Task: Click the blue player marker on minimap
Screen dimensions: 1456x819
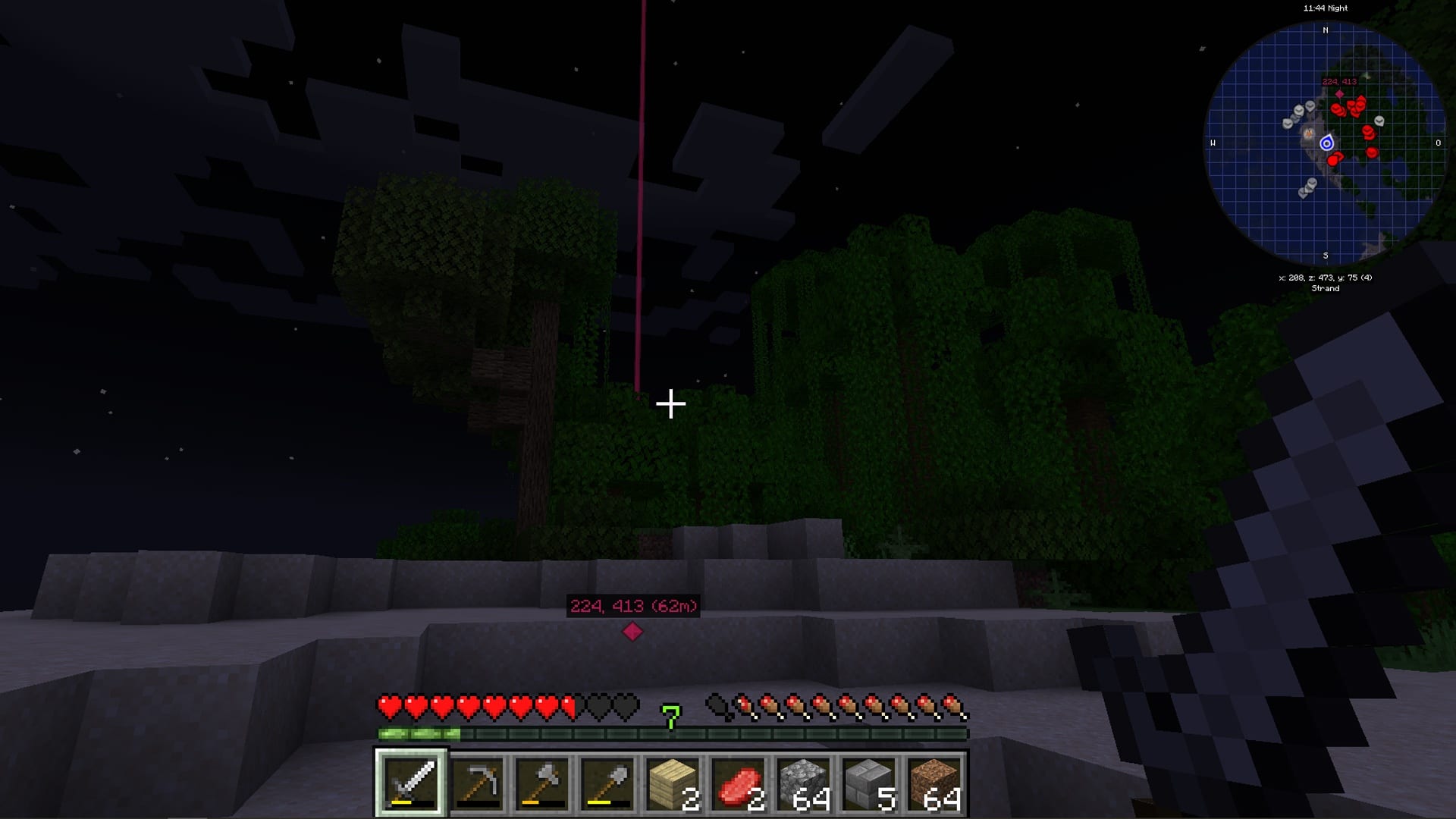Action: click(1326, 143)
